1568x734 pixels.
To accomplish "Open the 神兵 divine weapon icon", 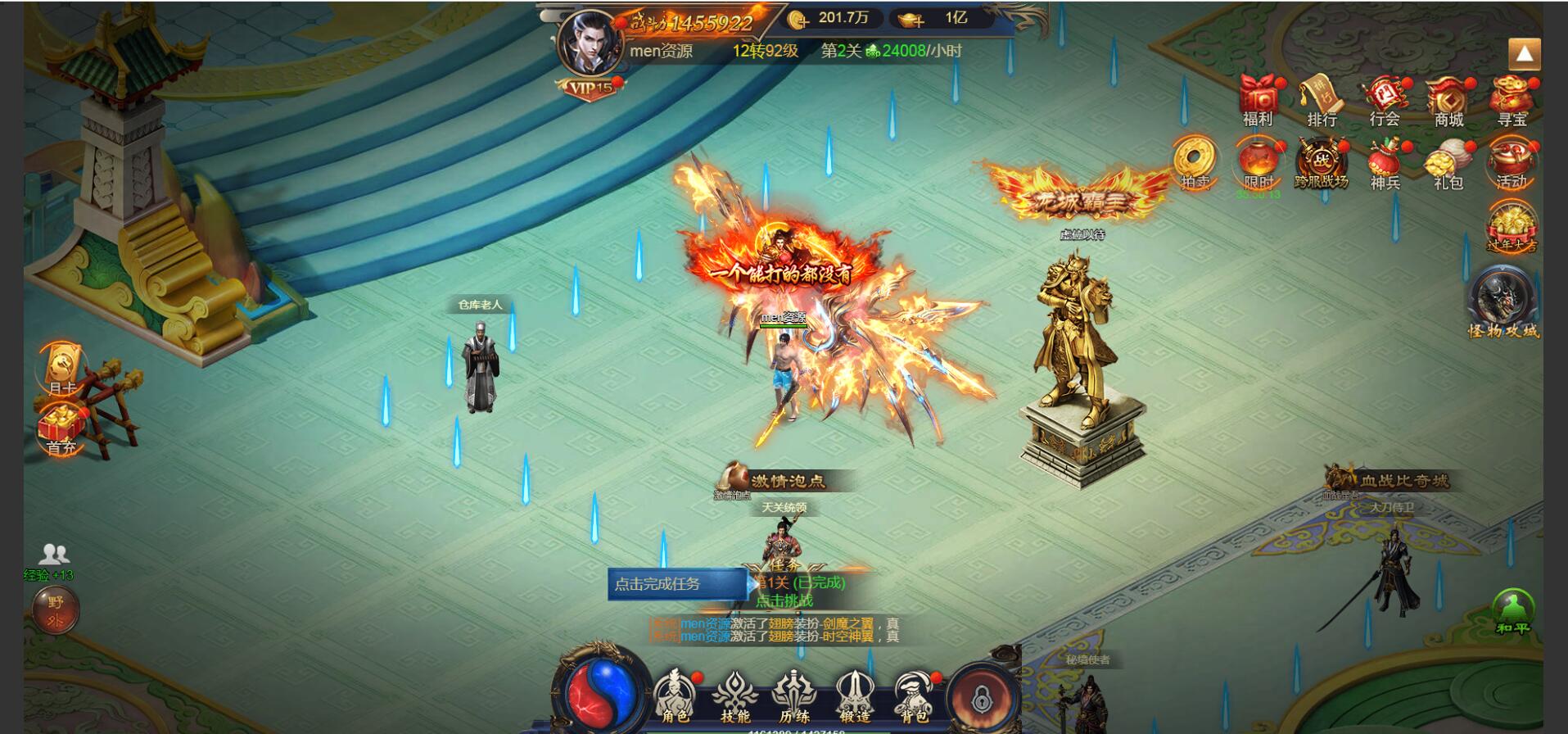I will click(1385, 162).
